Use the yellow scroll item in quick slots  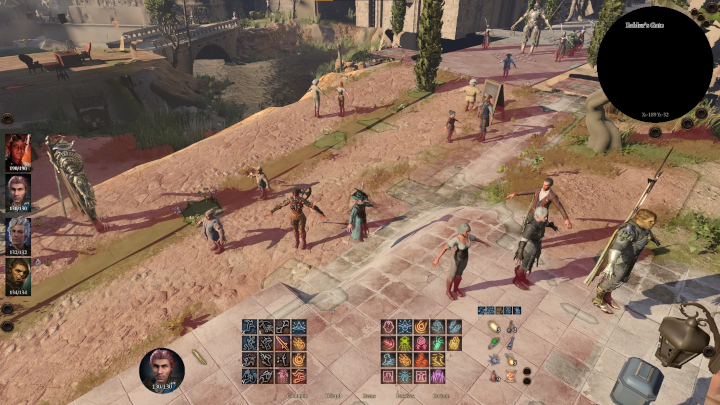(494, 327)
